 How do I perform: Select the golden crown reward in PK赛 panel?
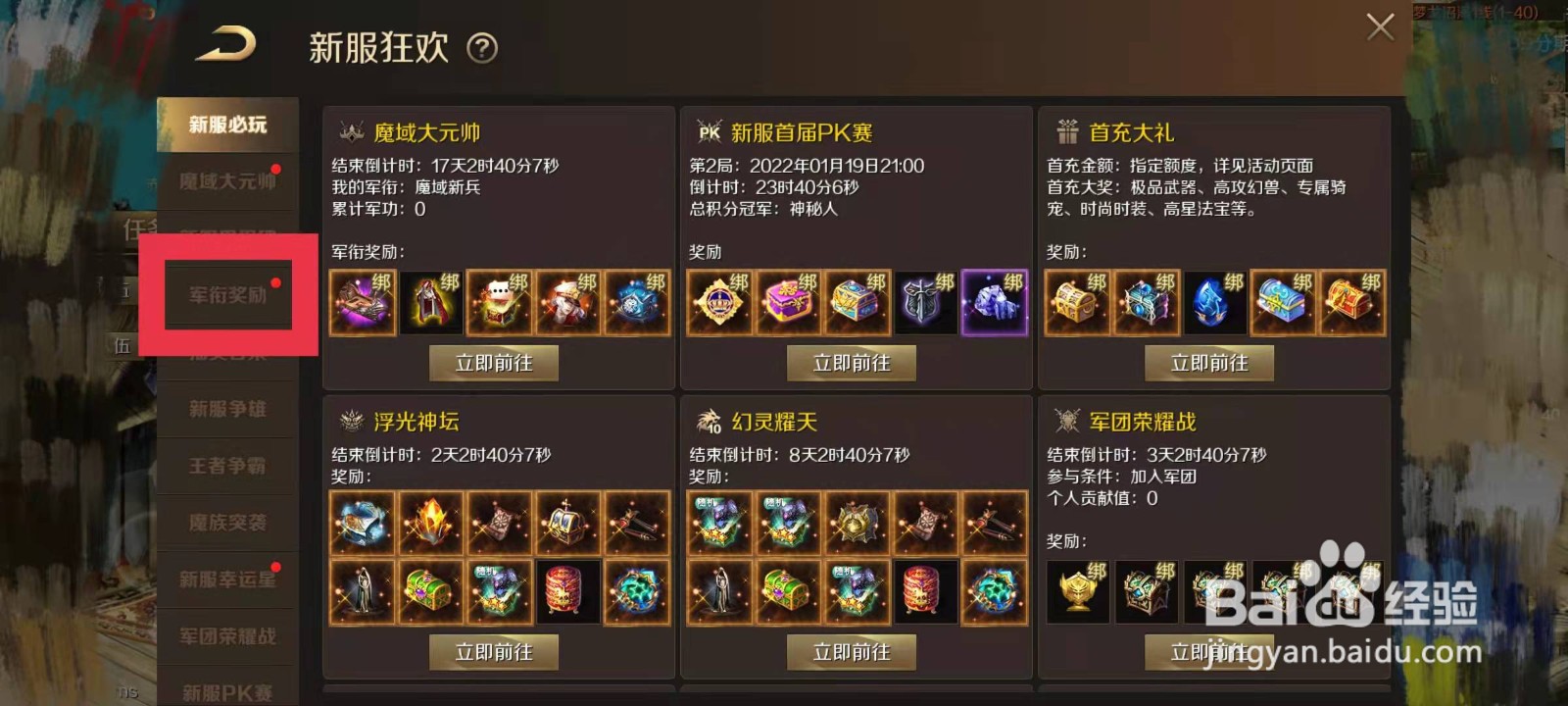[718, 302]
